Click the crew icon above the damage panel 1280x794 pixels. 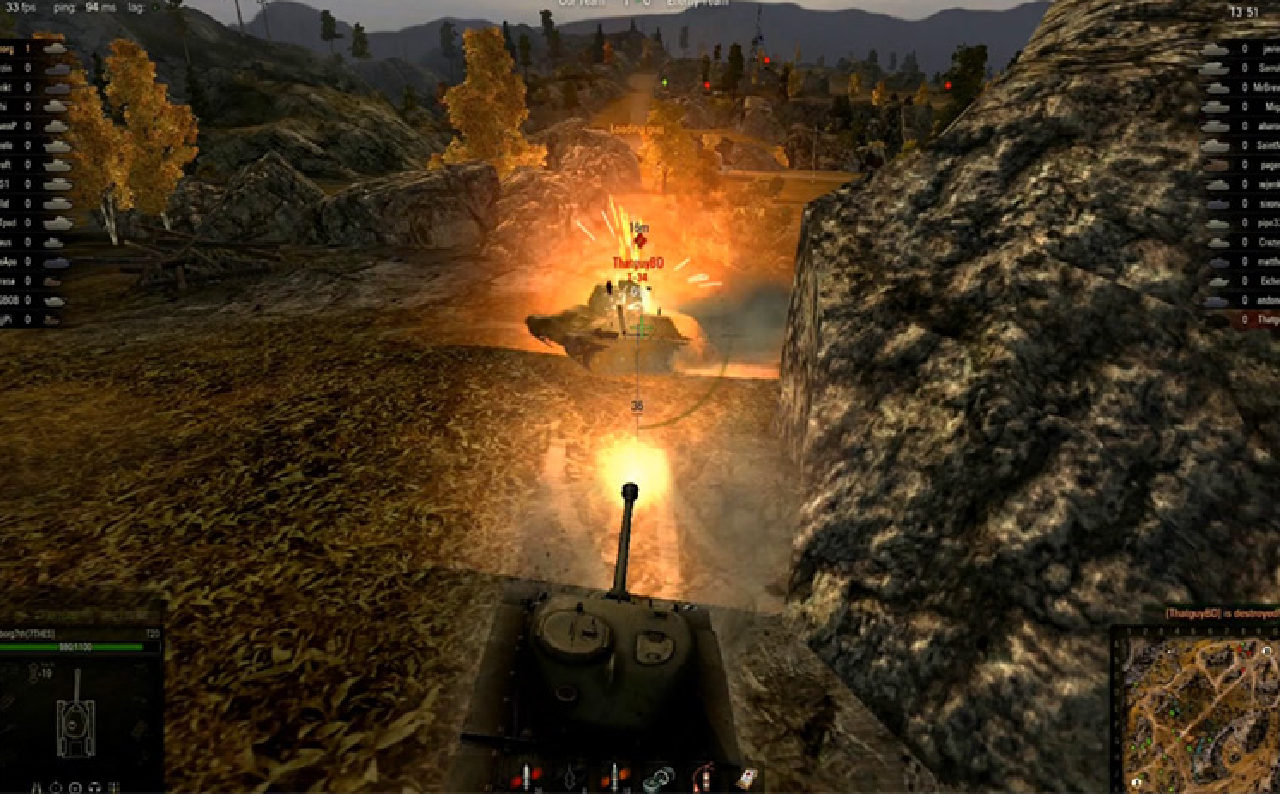click(33, 672)
